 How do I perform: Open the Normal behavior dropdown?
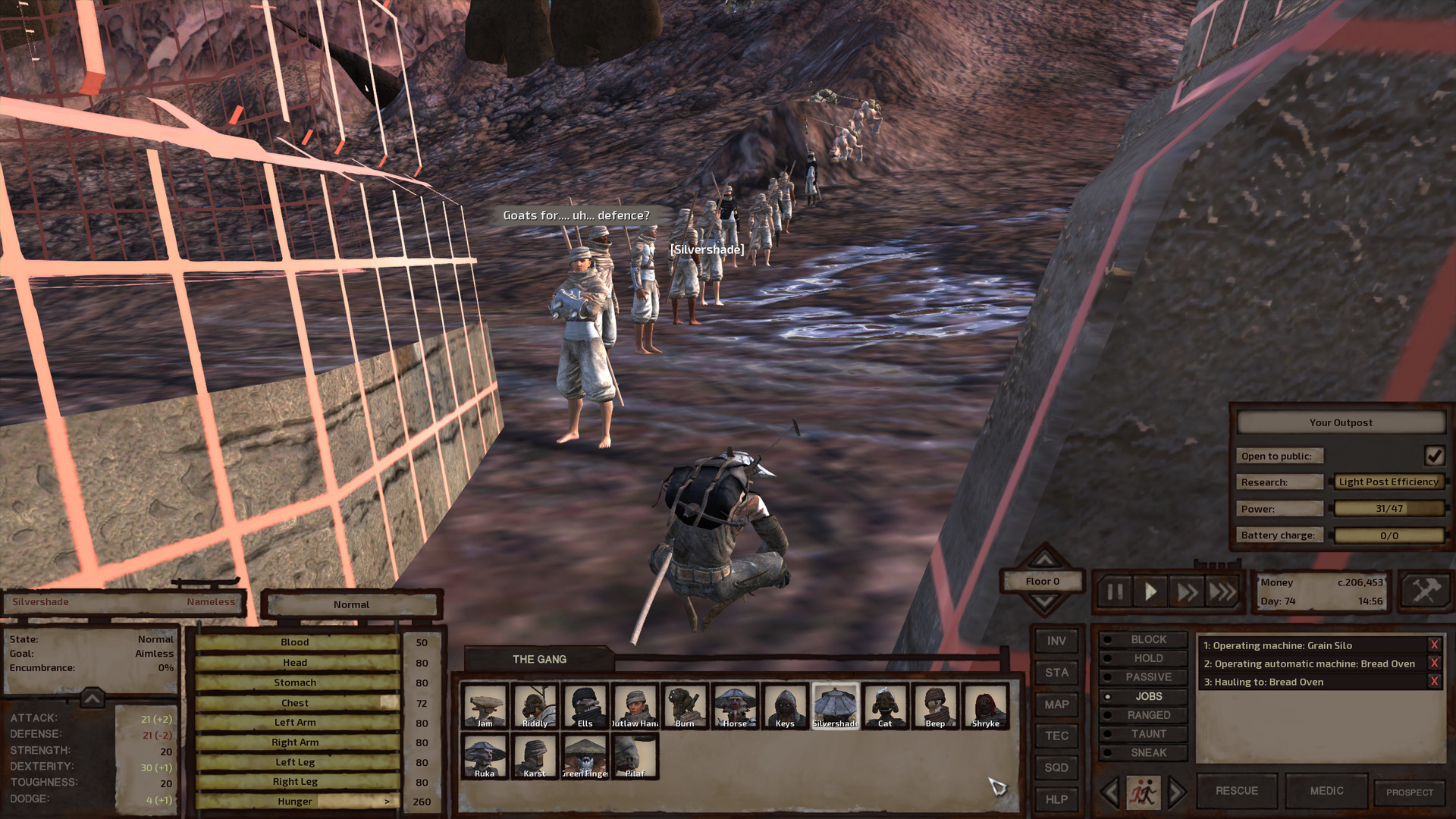(350, 604)
